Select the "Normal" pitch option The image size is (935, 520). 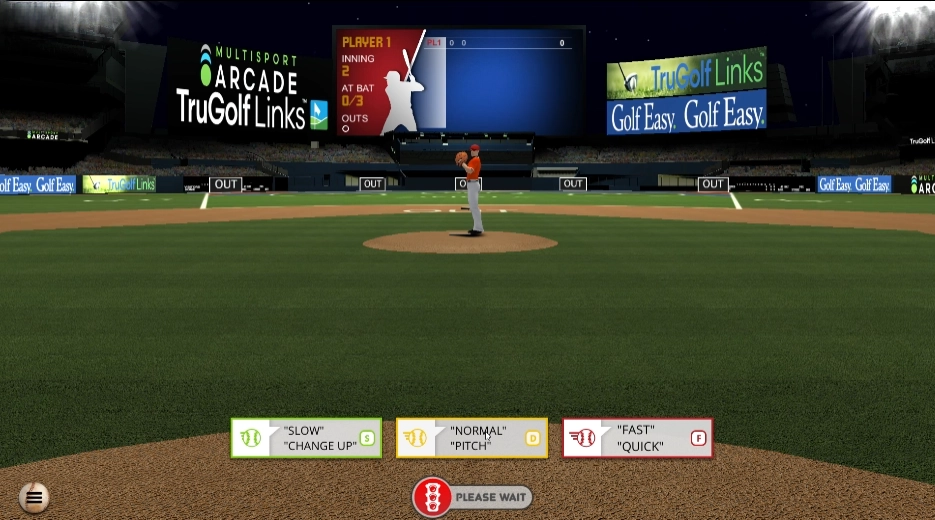pyautogui.click(x=472, y=438)
